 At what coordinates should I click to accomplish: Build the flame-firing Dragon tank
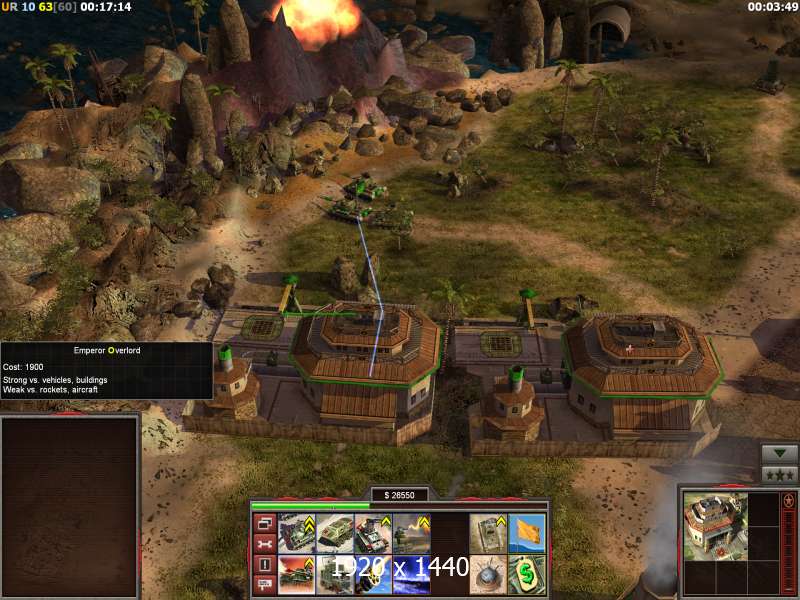pyautogui.click(x=411, y=533)
